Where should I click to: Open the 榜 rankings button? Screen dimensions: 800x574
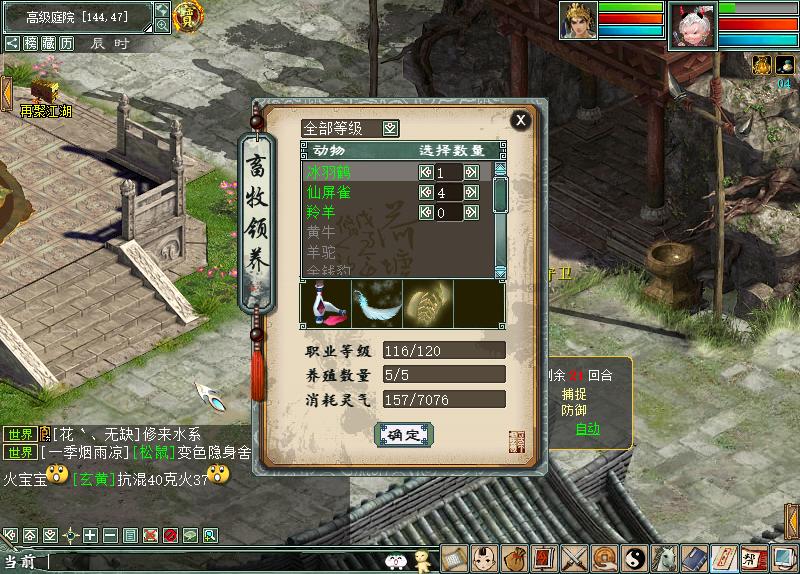point(31,43)
